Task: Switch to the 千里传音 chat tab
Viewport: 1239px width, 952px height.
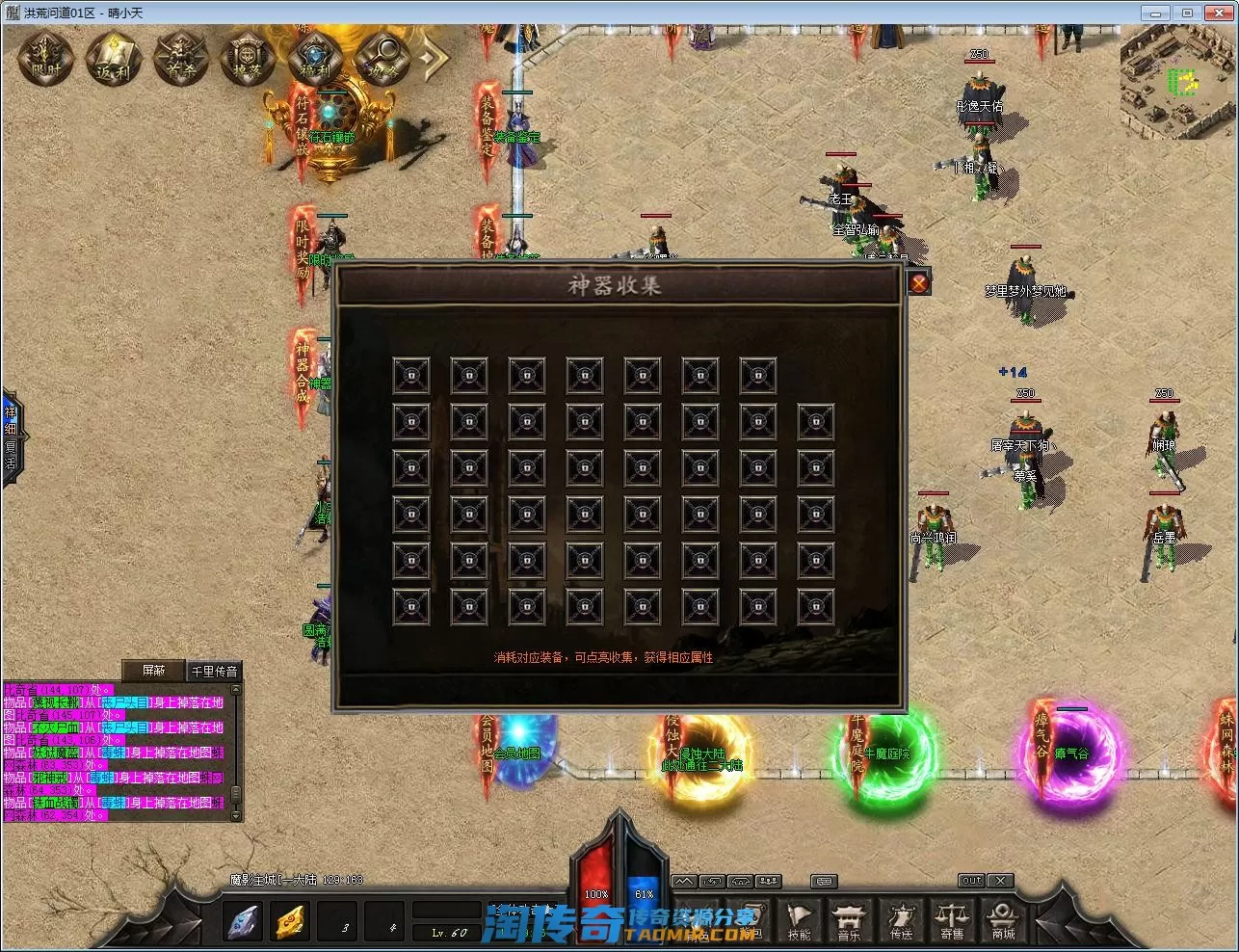Action: pyautogui.click(x=214, y=671)
